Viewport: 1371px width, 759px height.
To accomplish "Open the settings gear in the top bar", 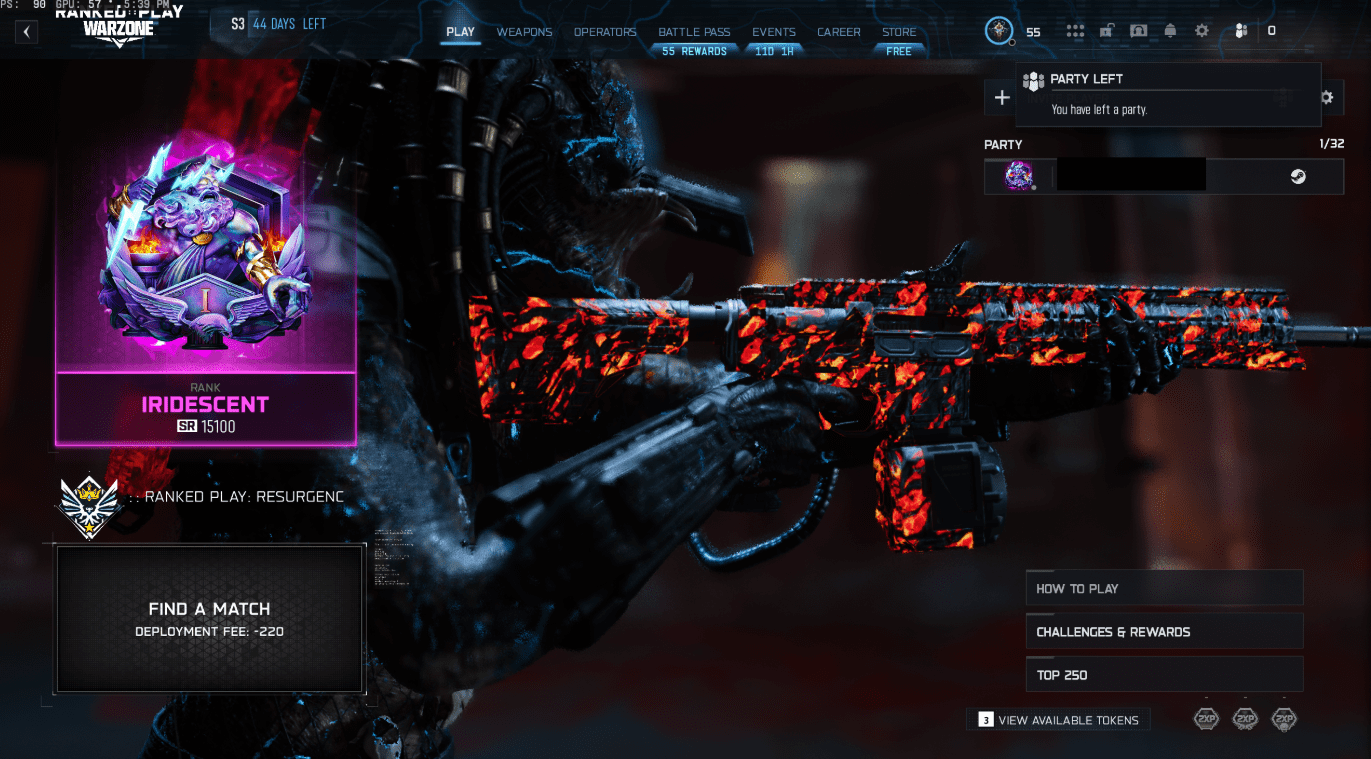I will pos(1201,31).
